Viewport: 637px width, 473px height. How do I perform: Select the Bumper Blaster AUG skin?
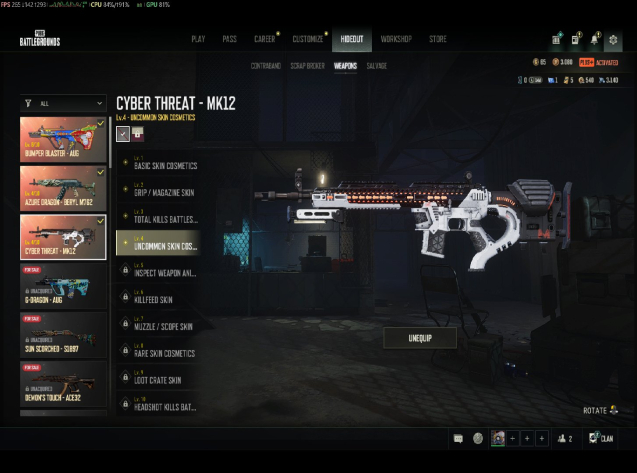coord(64,140)
